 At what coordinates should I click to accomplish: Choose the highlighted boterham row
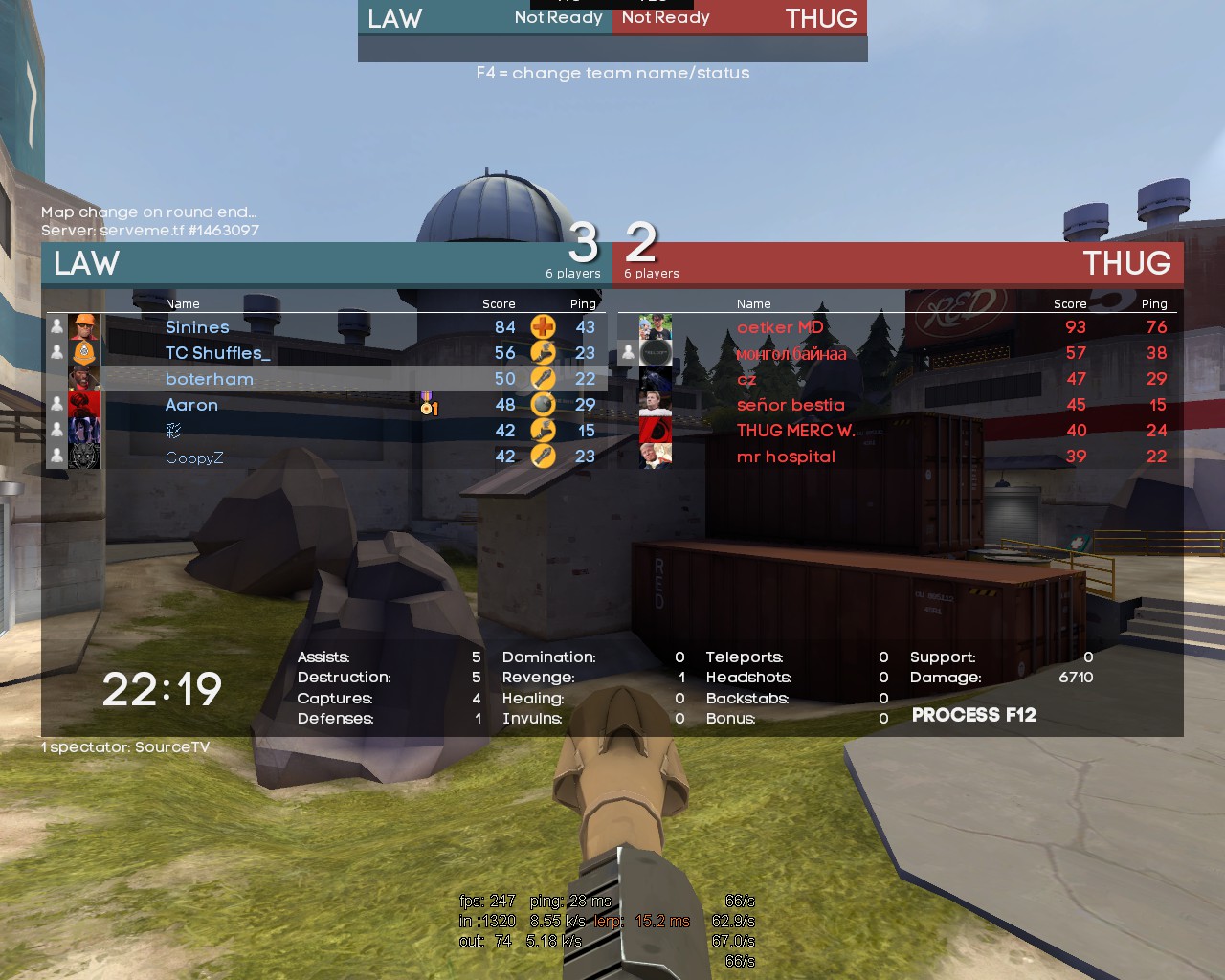[x=210, y=379]
